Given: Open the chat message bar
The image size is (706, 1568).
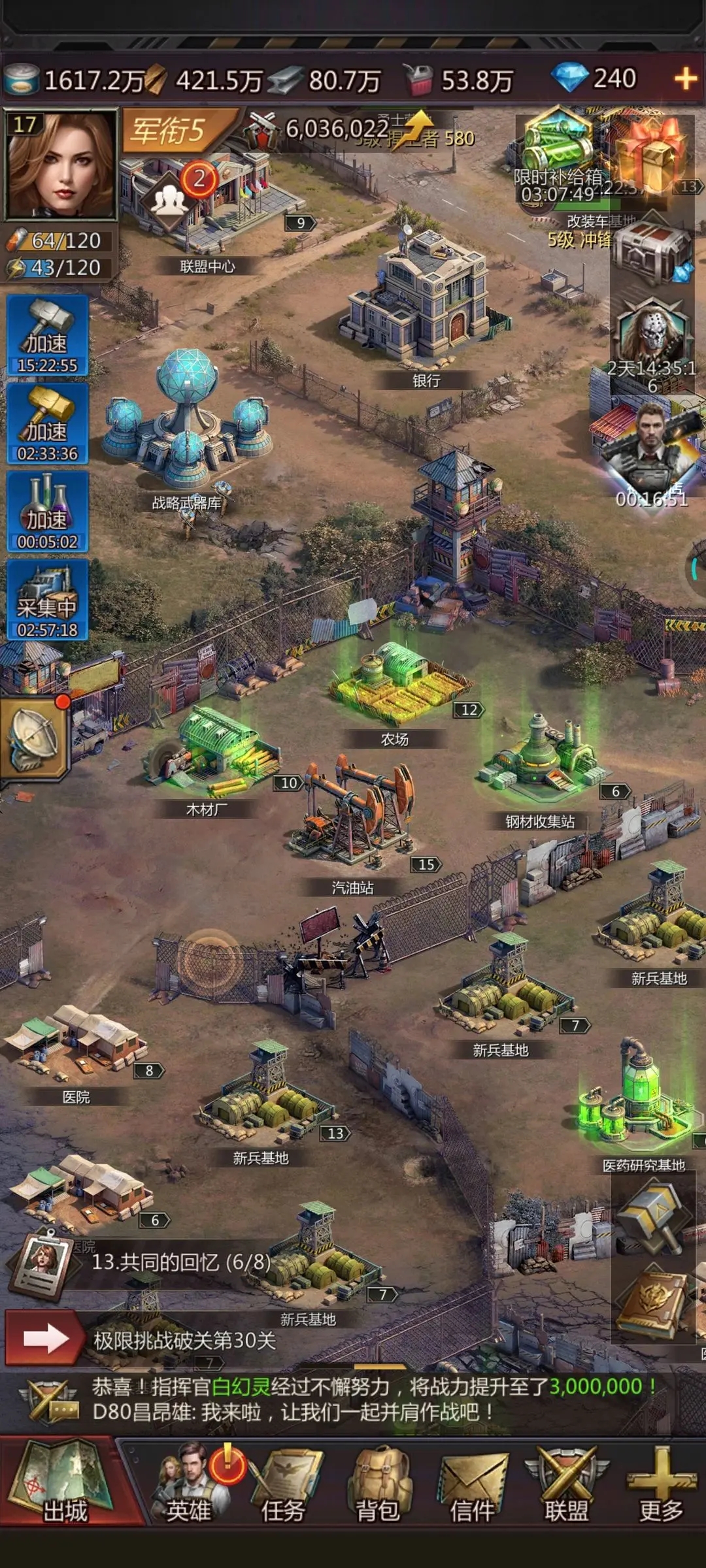Looking at the screenshot, I should (x=353, y=1400).
